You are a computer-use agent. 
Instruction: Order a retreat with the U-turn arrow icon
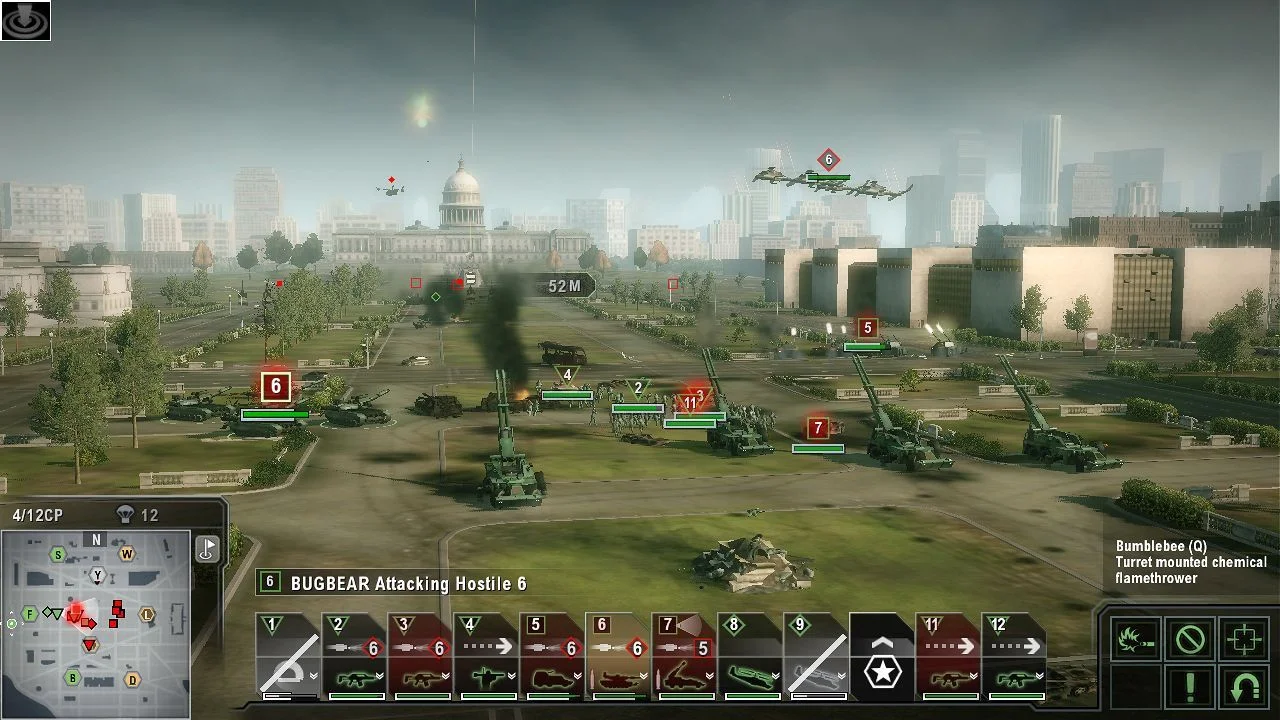pos(1242,686)
